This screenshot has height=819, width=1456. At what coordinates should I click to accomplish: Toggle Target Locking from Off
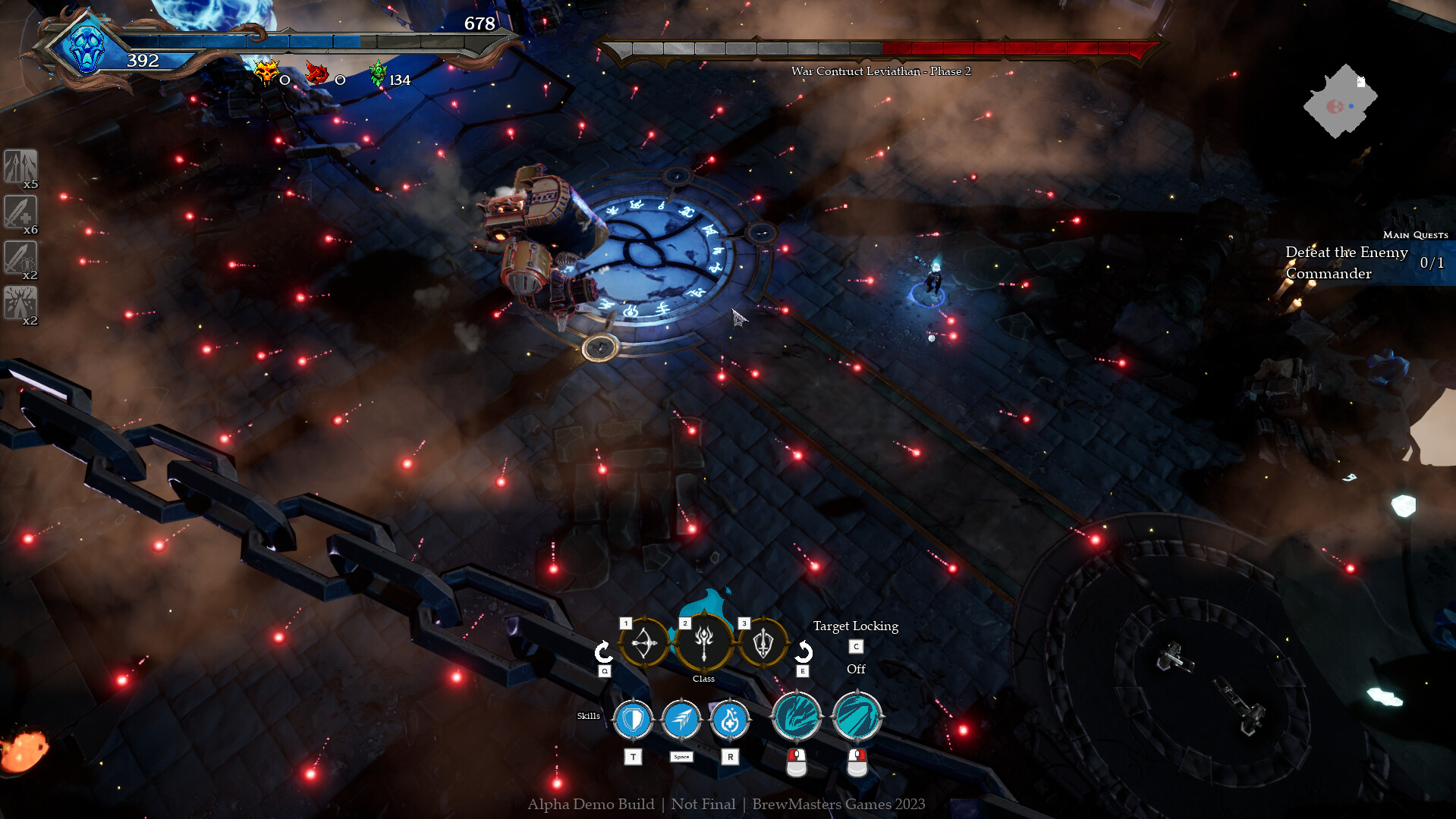856,648
